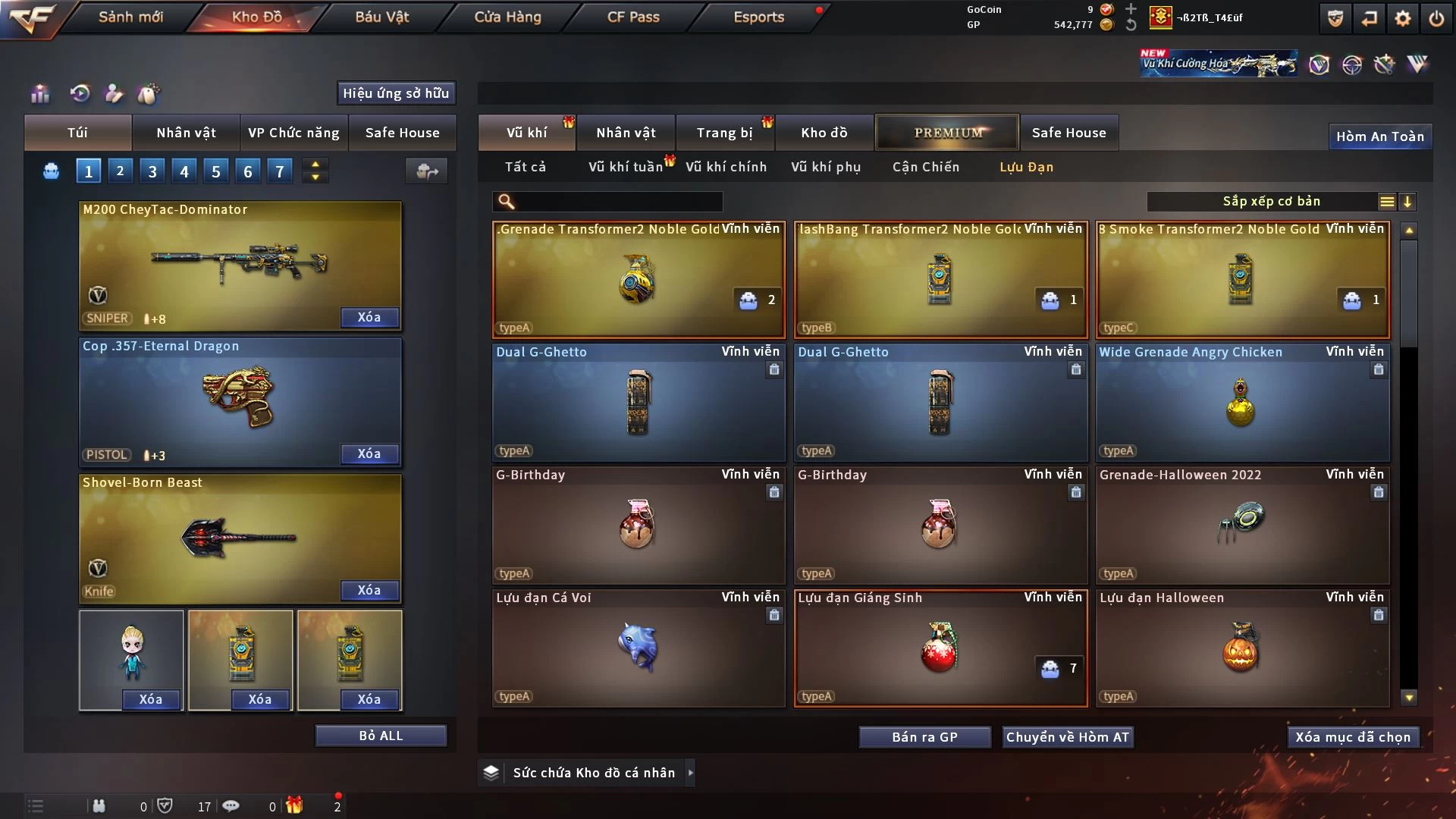Viewport: 1456px width, 819px height.
Task: Click the Bán ra GP button
Action: coord(924,737)
